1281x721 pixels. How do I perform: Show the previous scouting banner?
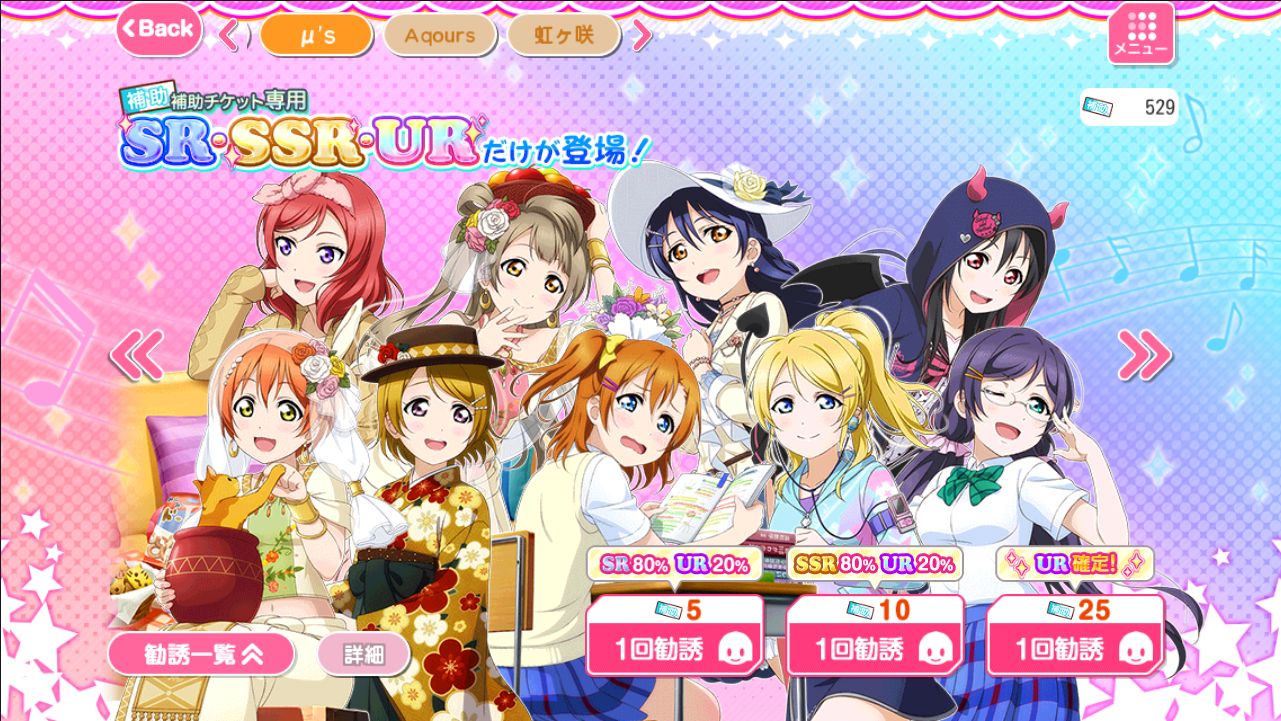(137, 354)
